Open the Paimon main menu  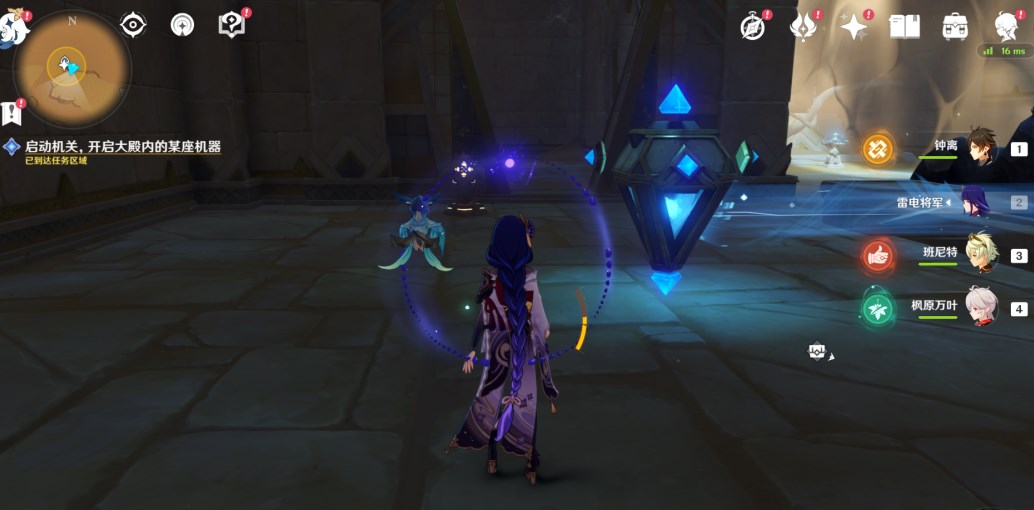point(14,28)
